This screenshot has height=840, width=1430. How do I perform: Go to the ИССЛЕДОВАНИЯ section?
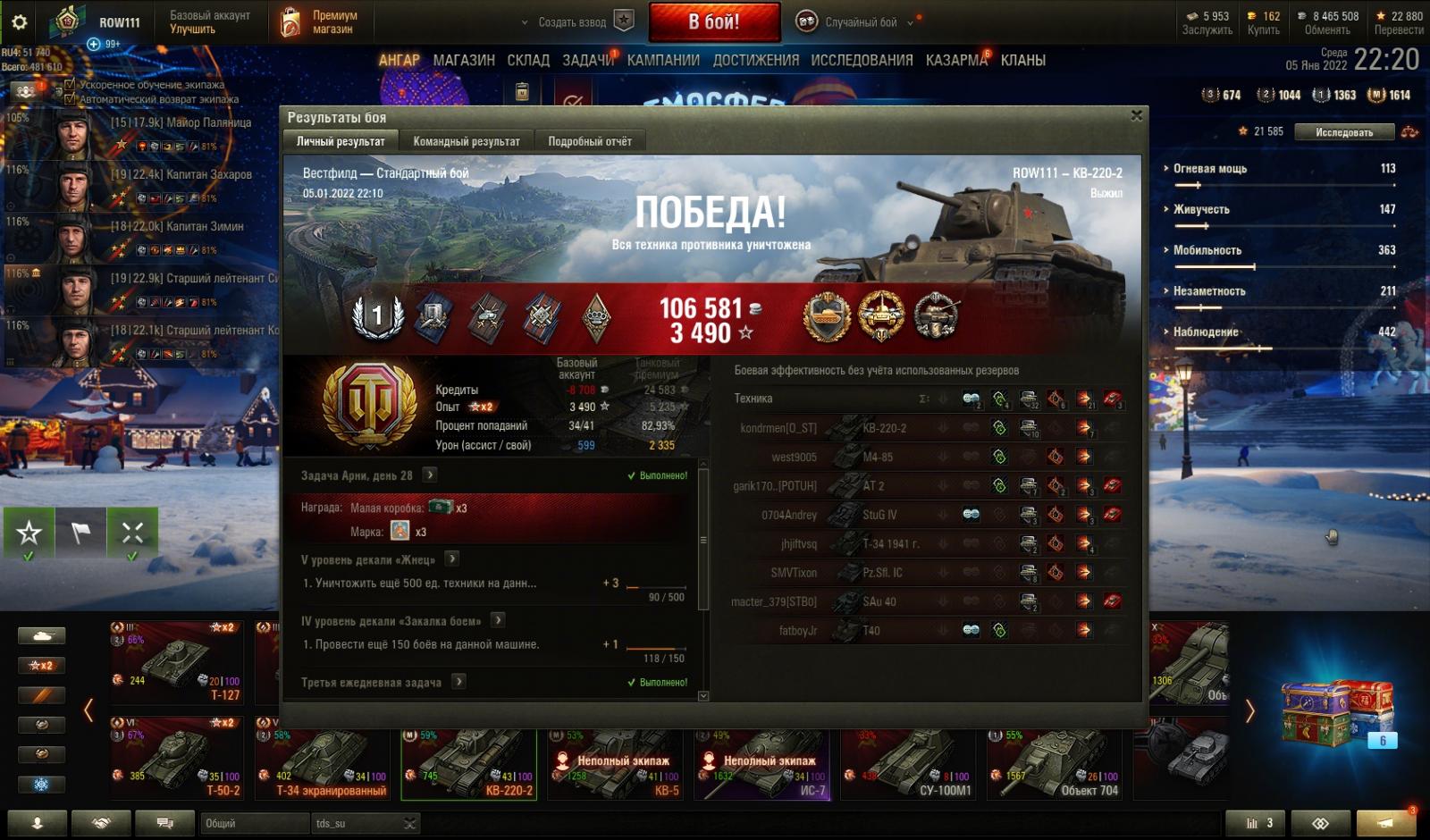tap(862, 60)
